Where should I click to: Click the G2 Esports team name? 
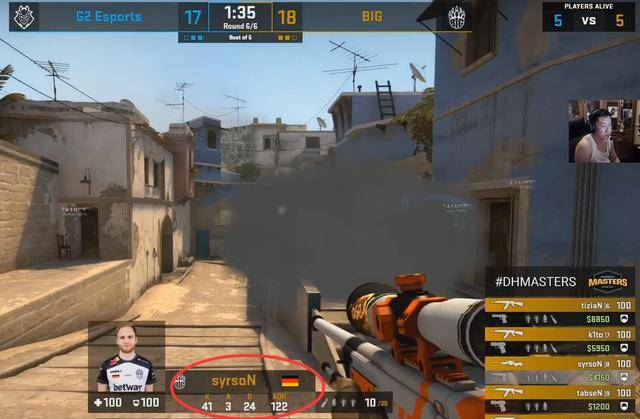click(x=108, y=17)
